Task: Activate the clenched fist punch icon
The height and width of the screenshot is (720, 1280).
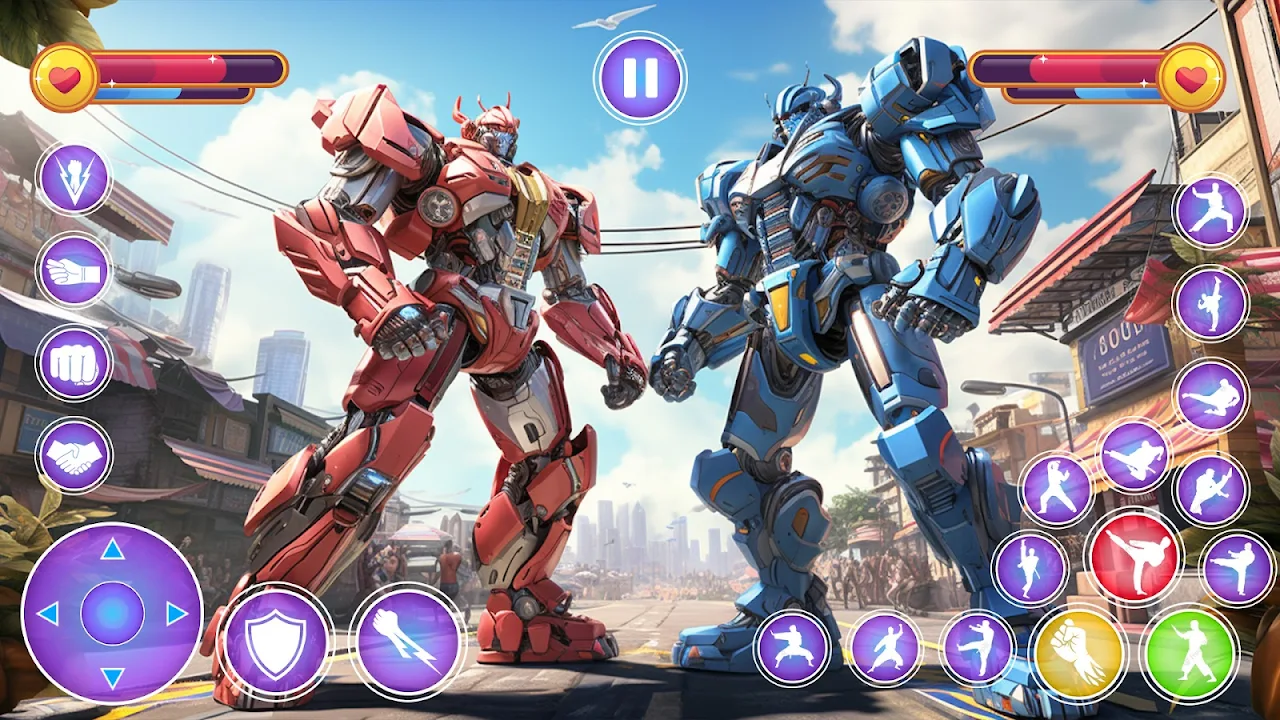Action: point(74,363)
